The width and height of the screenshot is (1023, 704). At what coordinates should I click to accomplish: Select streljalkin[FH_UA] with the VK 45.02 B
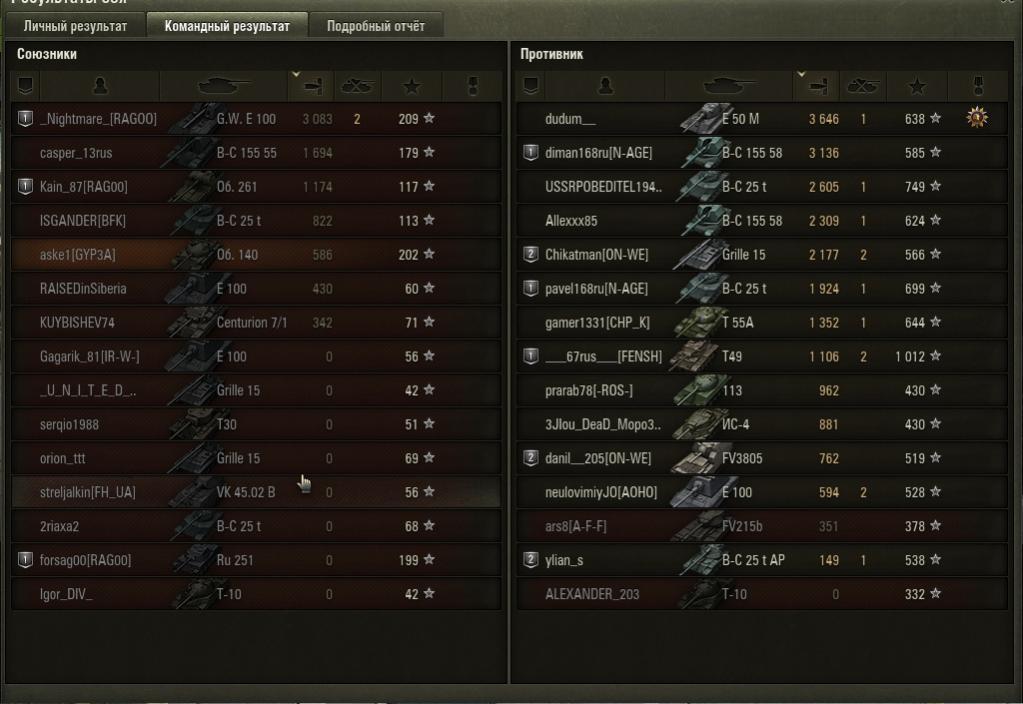(88, 492)
